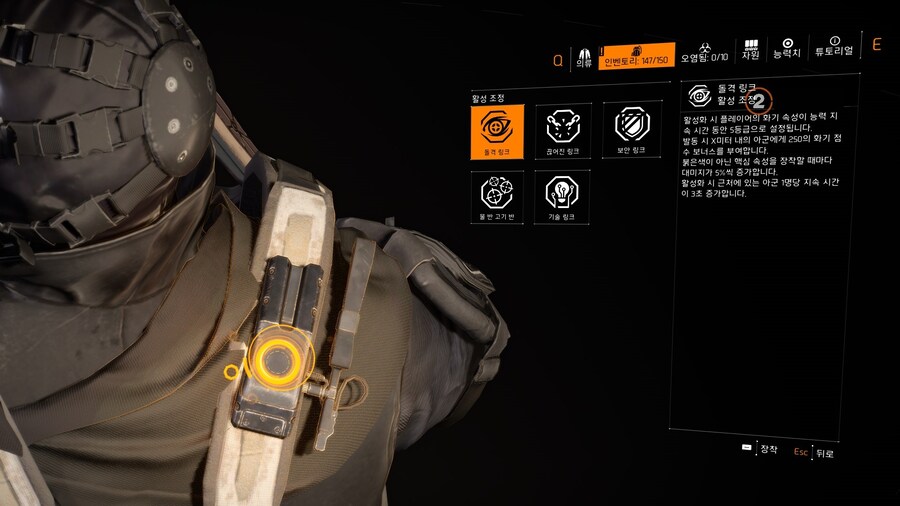This screenshot has width=900, height=506.
Task: Click the 장착 equip button
Action: tap(760, 449)
